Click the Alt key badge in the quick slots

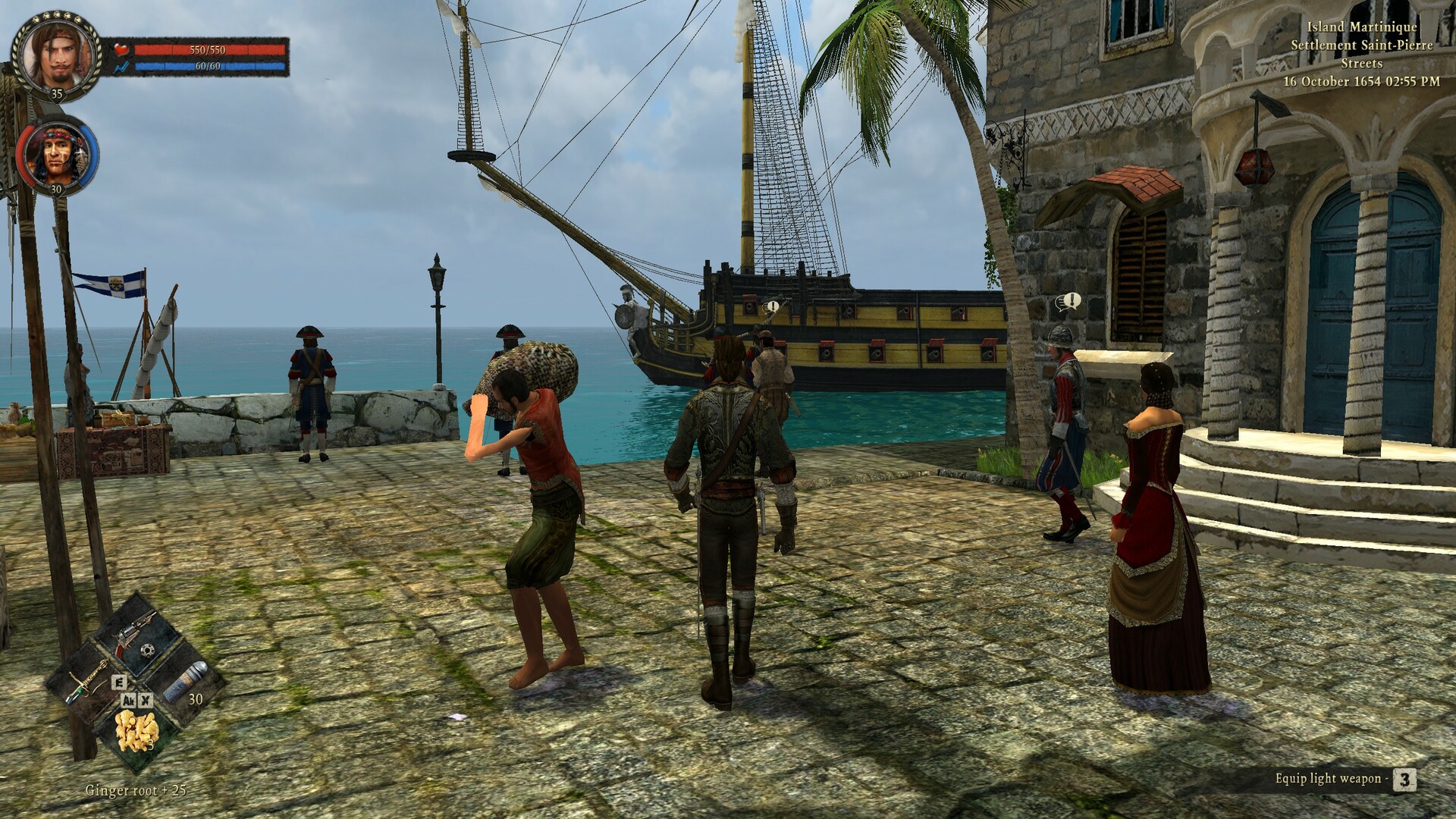pos(128,701)
